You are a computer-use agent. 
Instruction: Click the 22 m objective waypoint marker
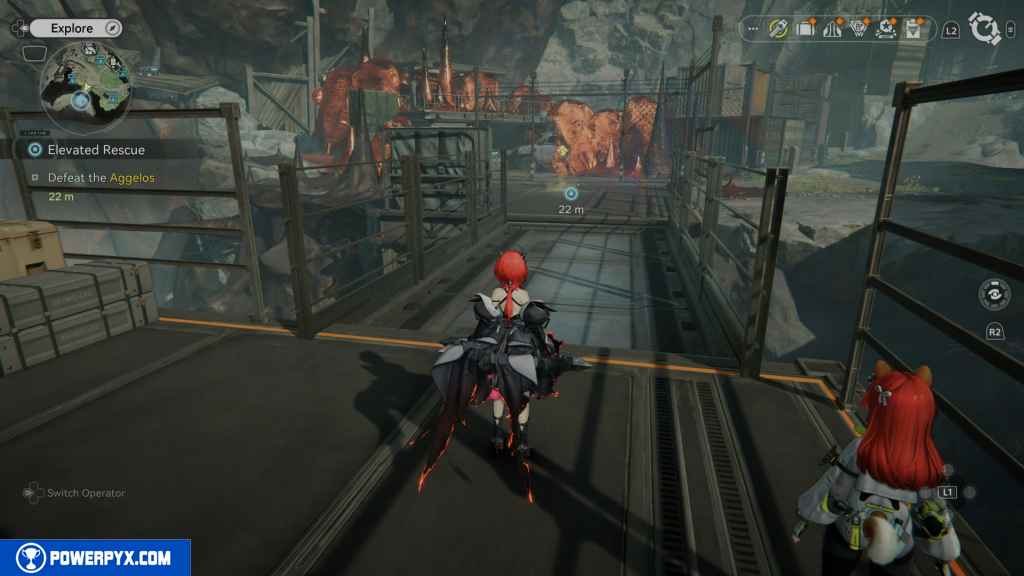coord(571,194)
